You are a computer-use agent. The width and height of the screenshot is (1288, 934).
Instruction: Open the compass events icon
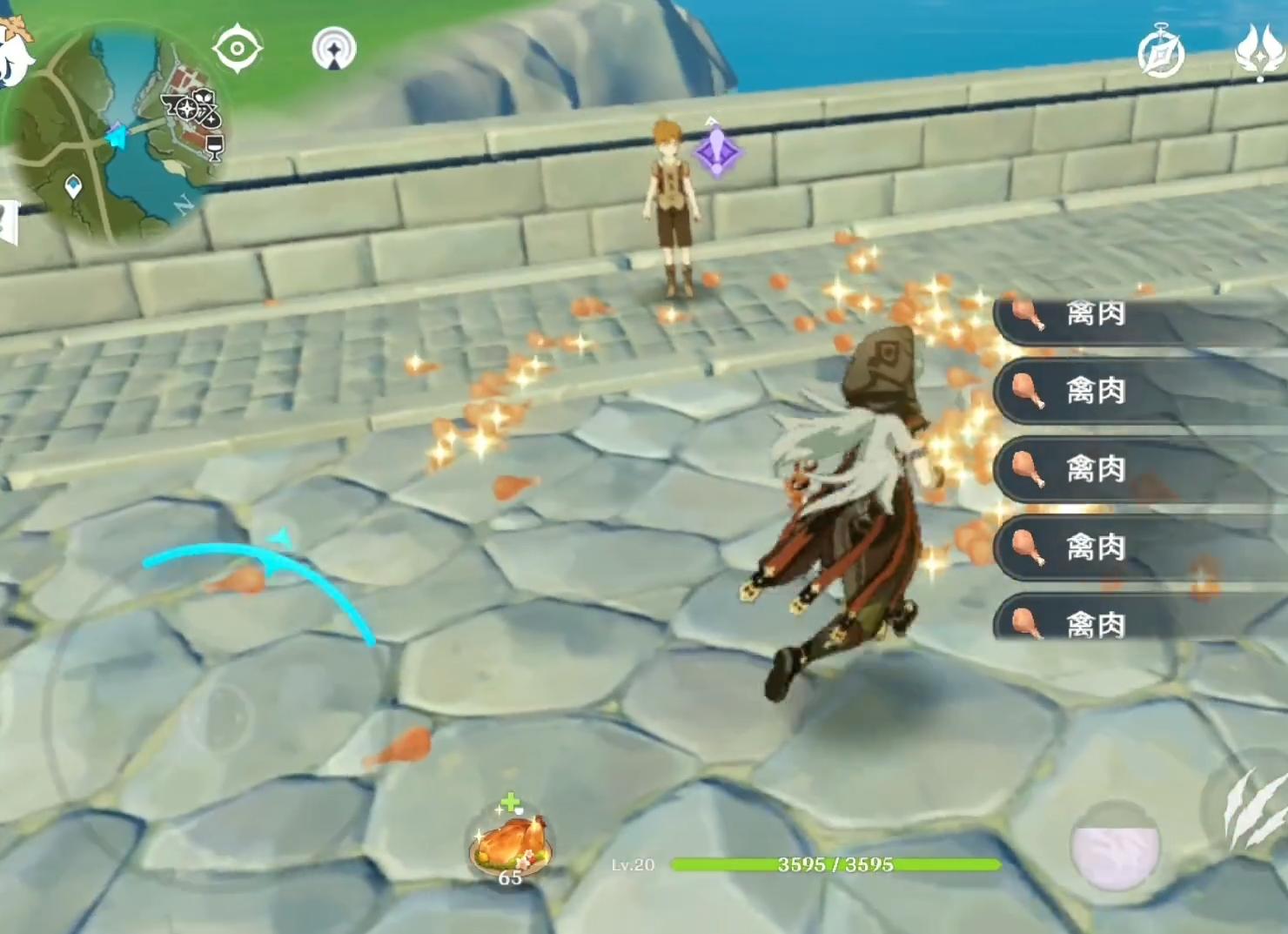click(1162, 52)
